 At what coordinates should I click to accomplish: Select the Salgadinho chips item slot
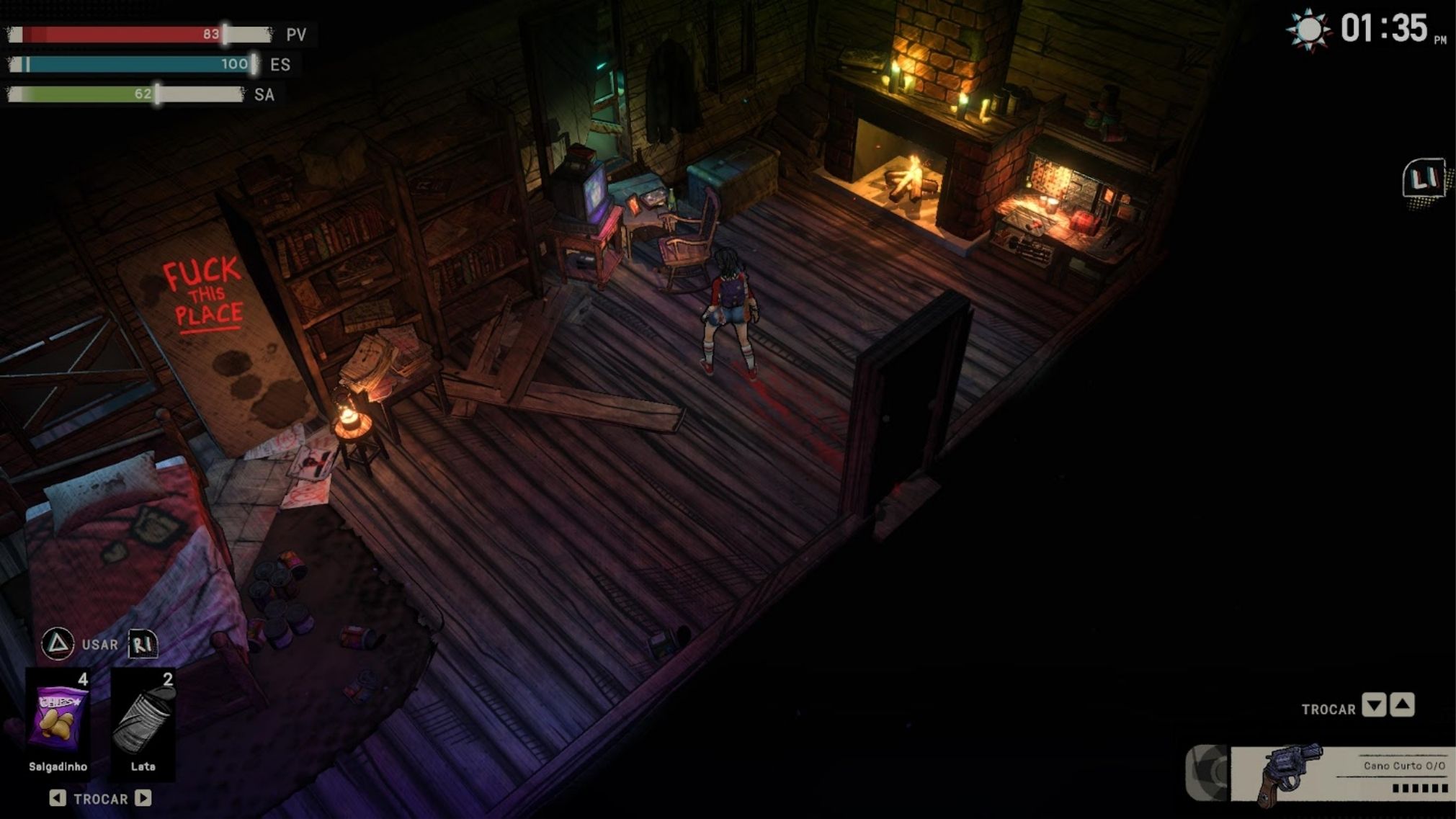58,720
